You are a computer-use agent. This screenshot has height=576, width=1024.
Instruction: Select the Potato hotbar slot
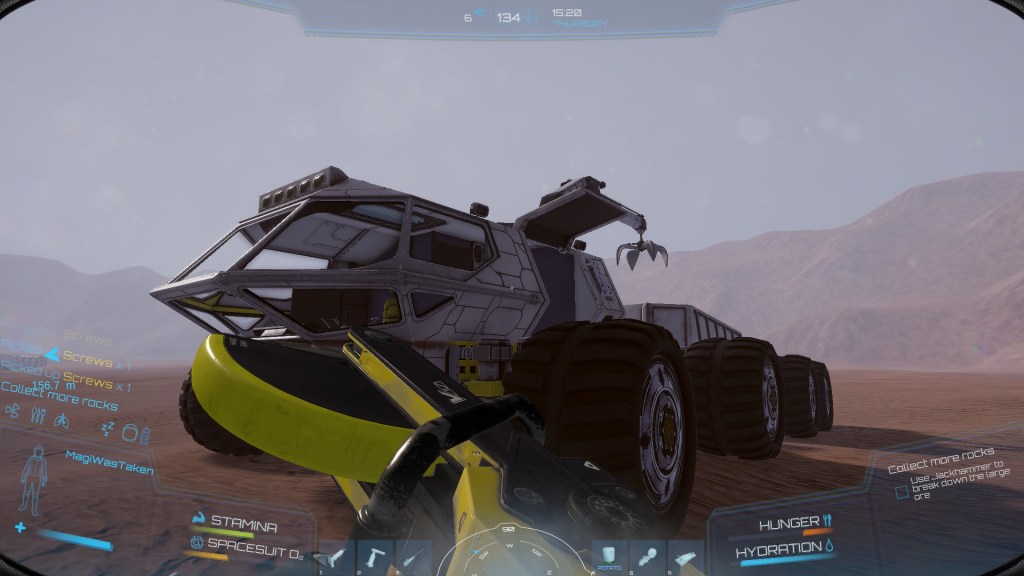(609, 557)
